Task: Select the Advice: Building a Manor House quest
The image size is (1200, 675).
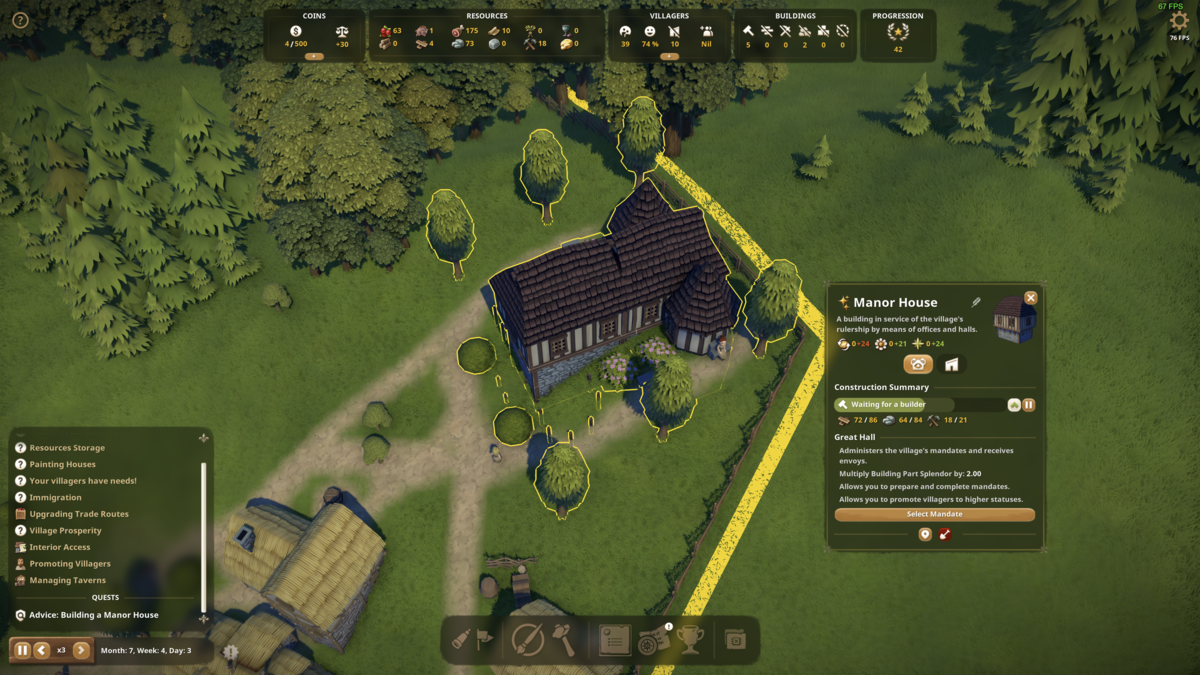Action: (93, 615)
